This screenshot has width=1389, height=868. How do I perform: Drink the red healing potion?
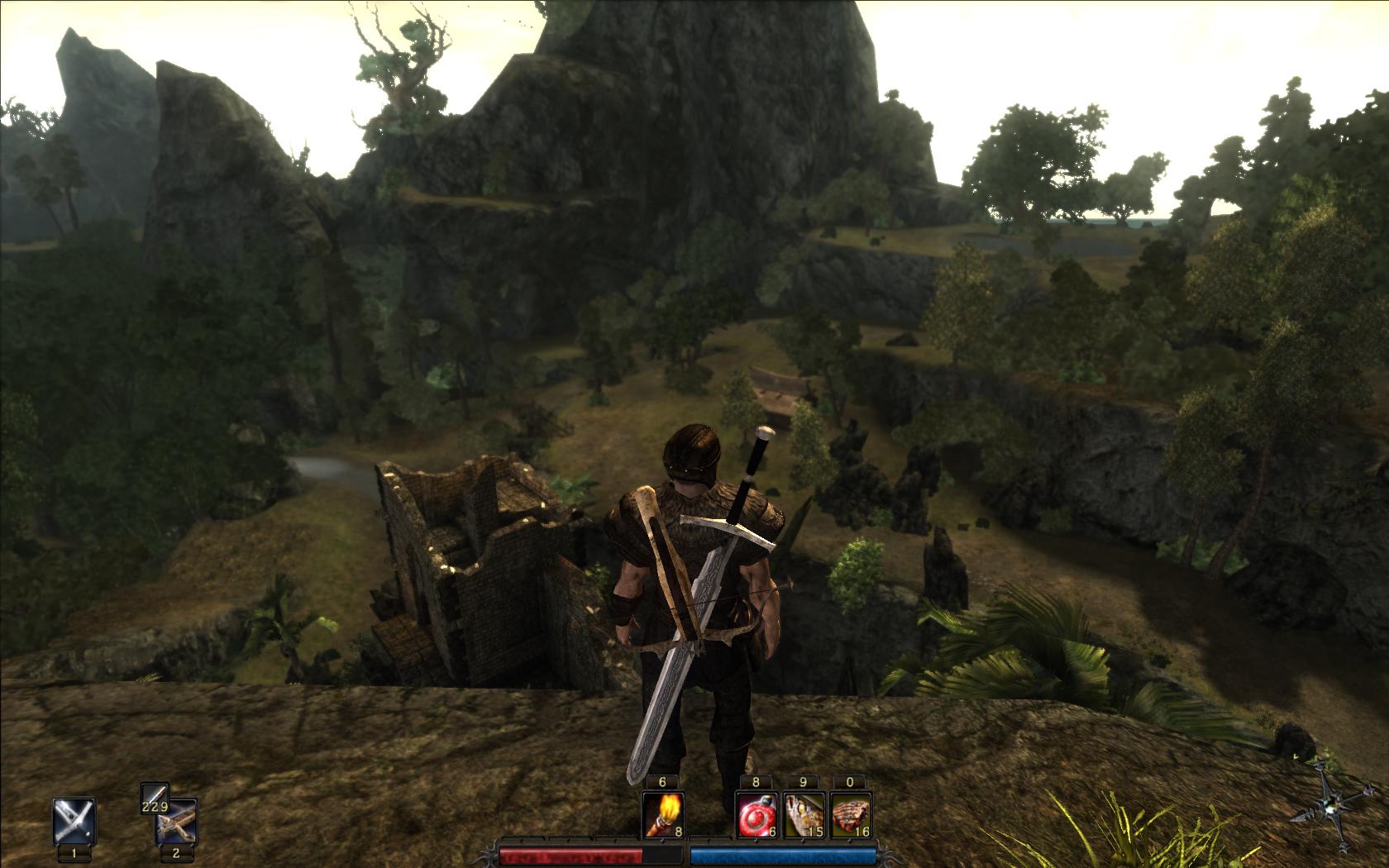(757, 814)
